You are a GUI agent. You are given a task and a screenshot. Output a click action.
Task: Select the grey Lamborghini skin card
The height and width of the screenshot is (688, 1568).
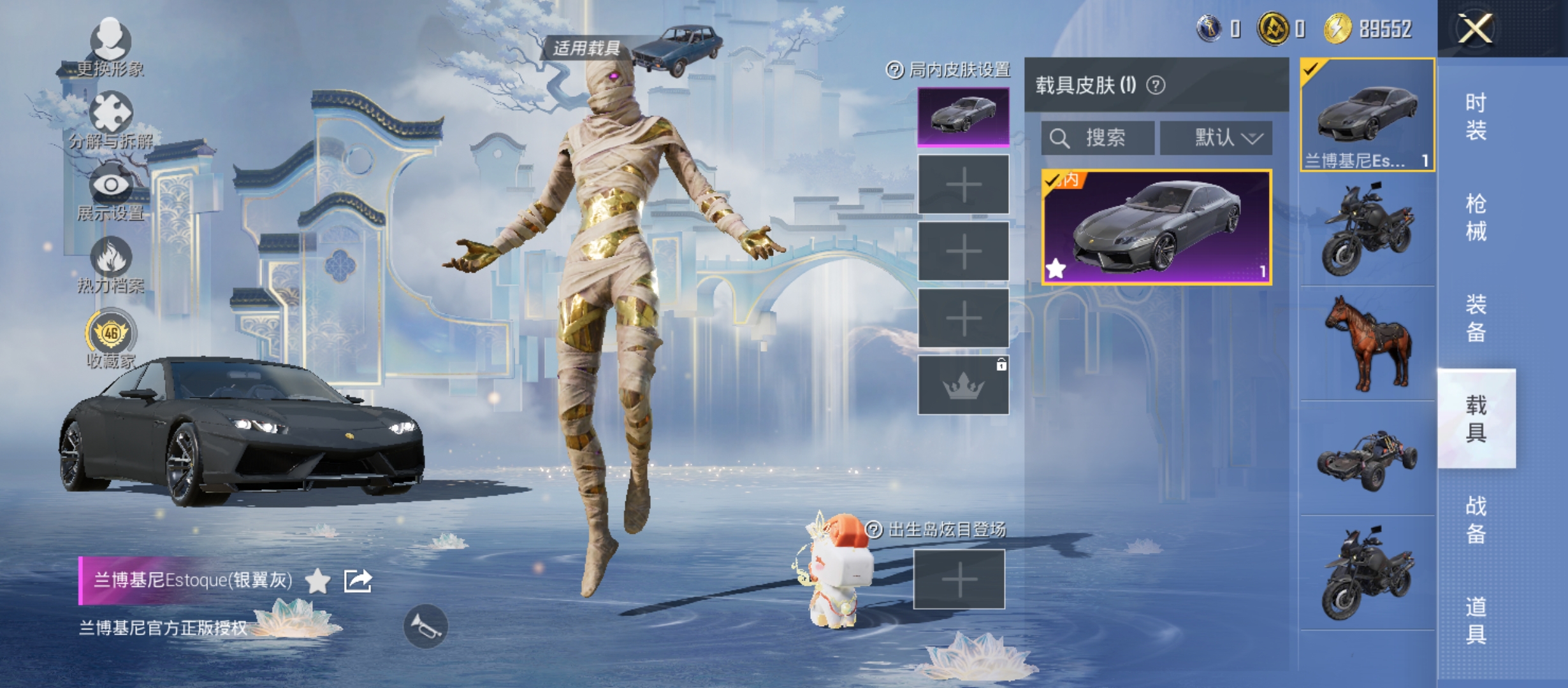[1156, 227]
